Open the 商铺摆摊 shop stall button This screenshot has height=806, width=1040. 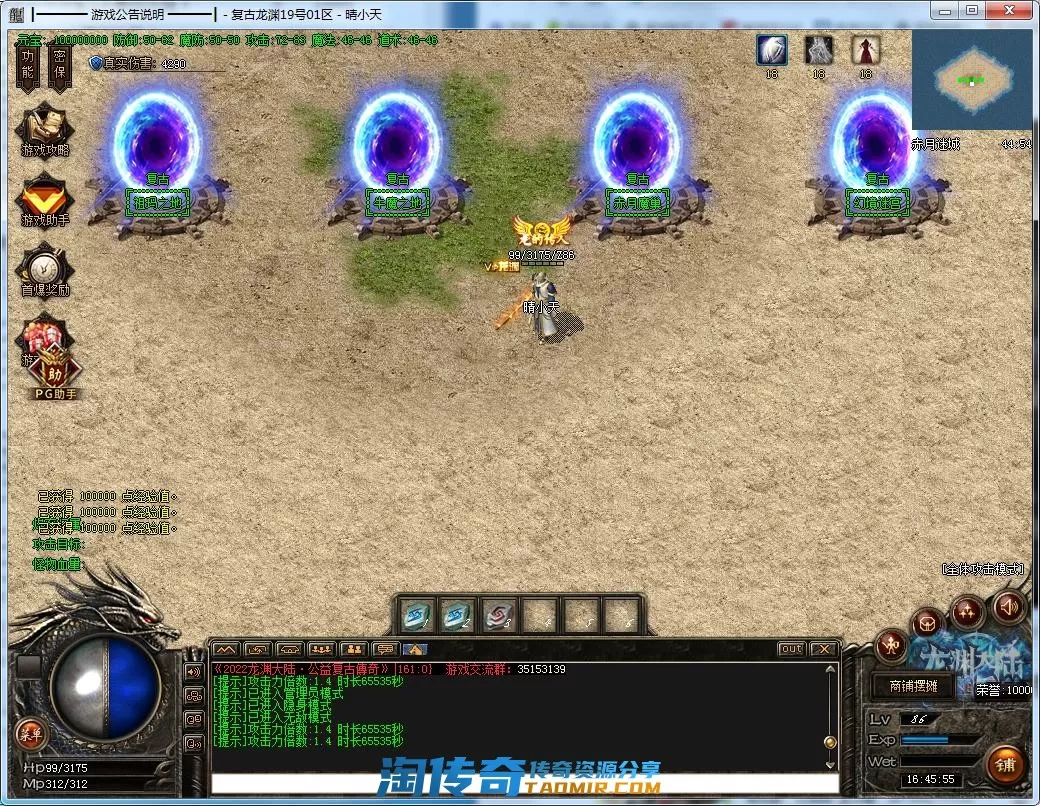(905, 686)
